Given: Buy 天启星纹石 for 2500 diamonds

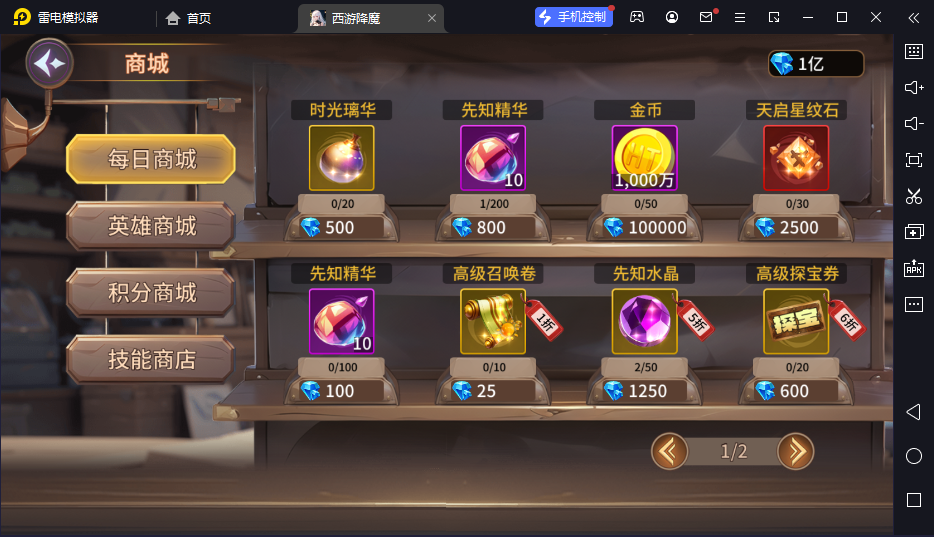Looking at the screenshot, I should pyautogui.click(x=796, y=227).
